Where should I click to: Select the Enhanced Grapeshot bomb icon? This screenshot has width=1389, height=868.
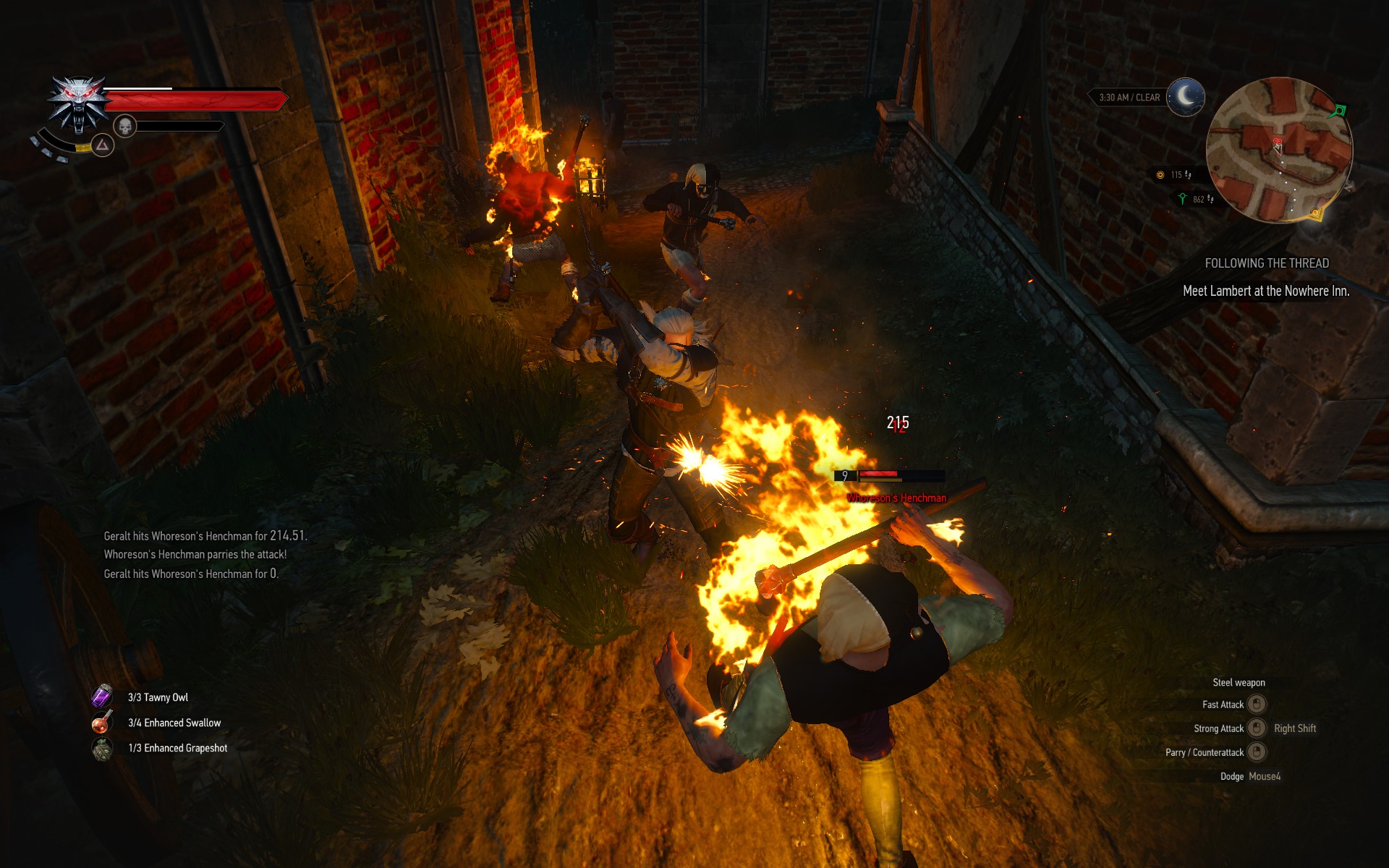coord(102,749)
